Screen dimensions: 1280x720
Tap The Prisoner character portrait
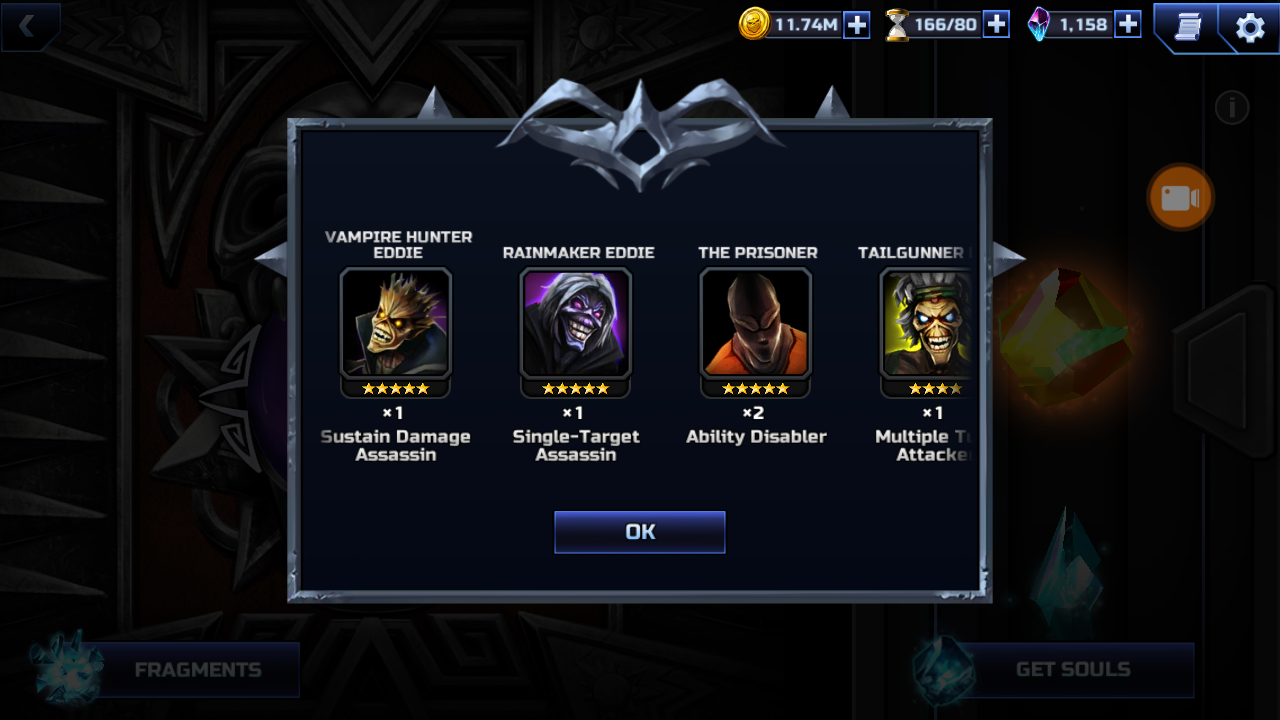point(756,323)
